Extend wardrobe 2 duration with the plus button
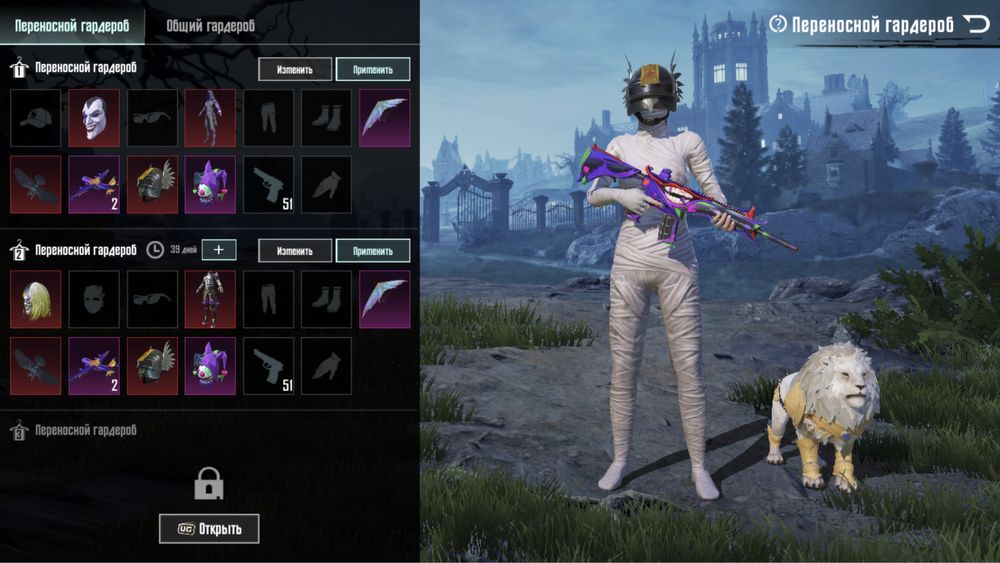The image size is (1000, 563). [219, 250]
